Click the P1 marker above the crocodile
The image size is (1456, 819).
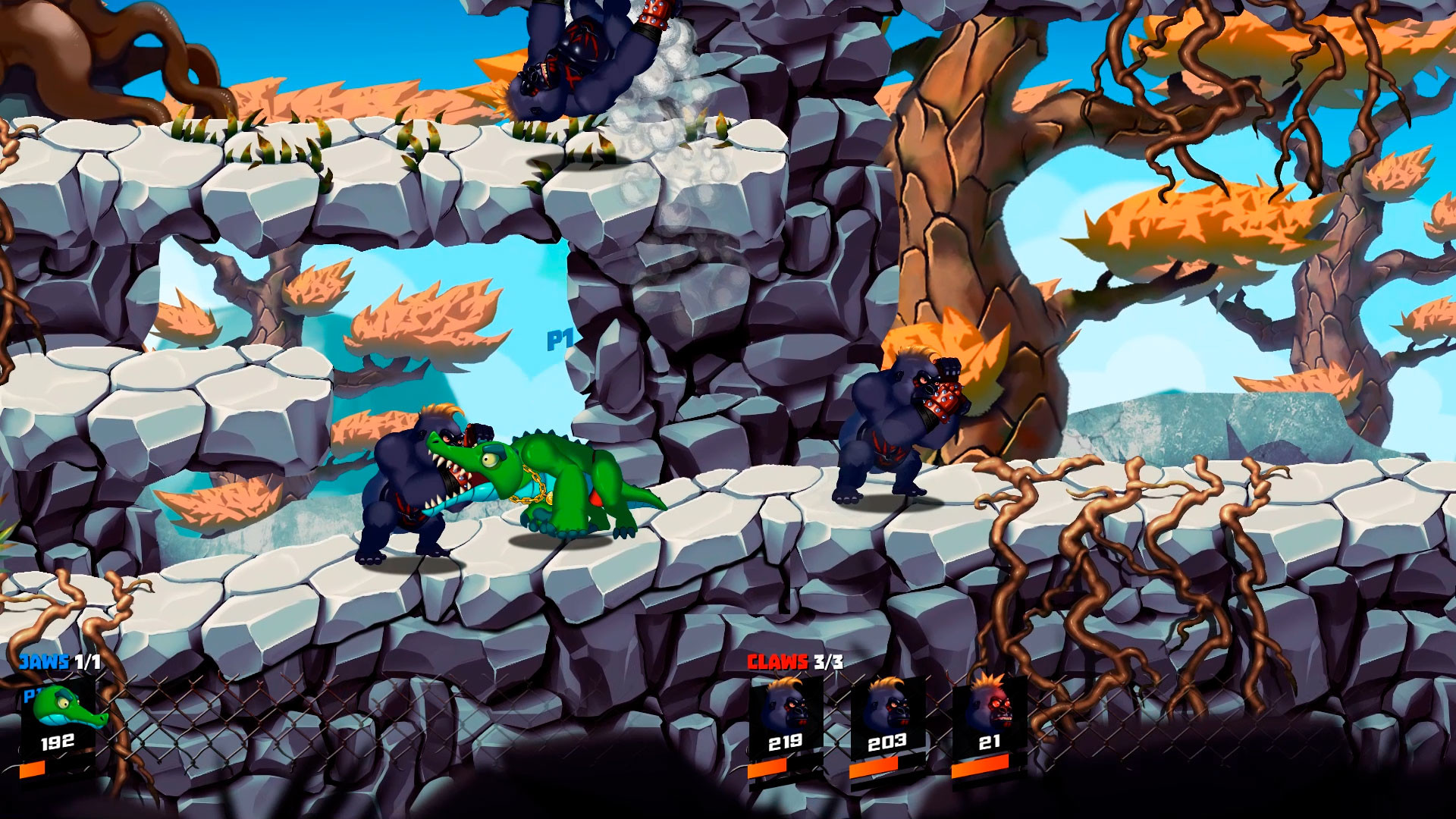click(559, 343)
